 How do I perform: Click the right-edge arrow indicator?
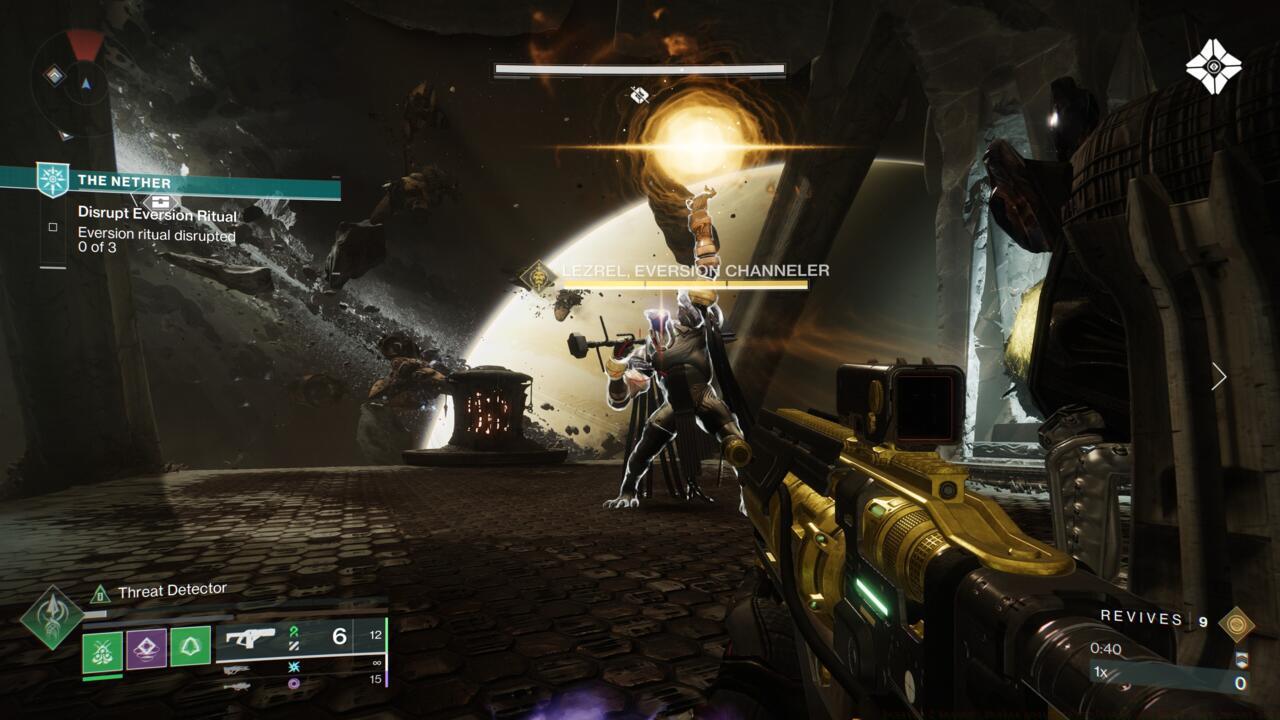(x=1218, y=376)
